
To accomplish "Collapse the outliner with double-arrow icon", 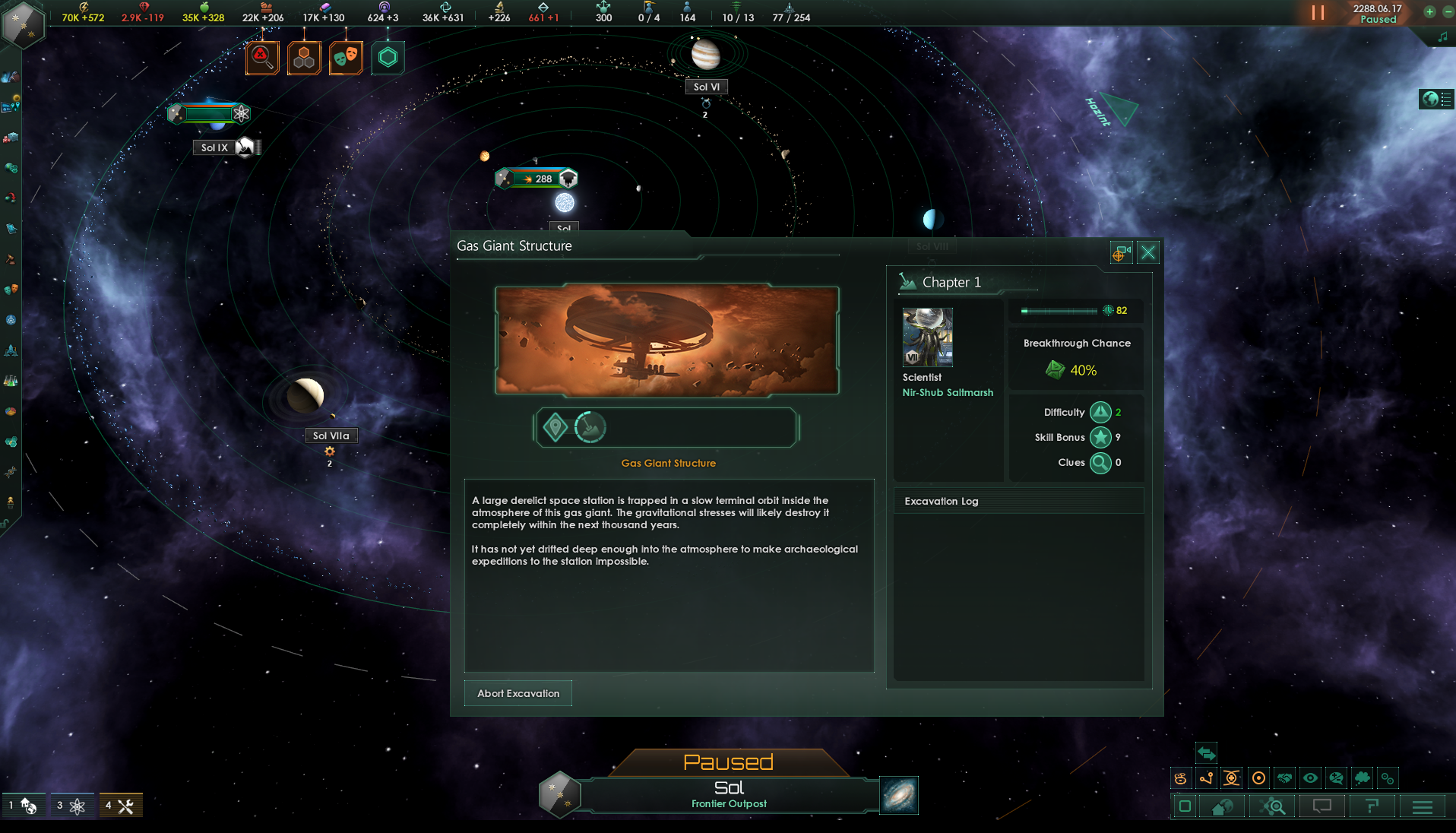I will click(1206, 754).
